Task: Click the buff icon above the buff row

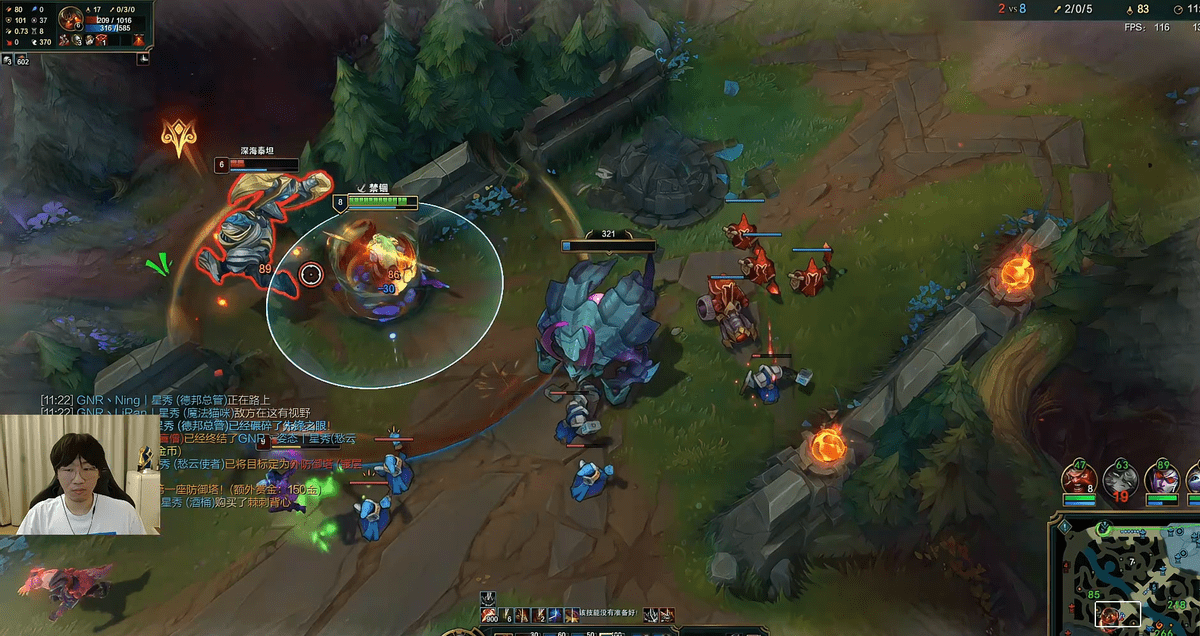Action: pos(489,597)
